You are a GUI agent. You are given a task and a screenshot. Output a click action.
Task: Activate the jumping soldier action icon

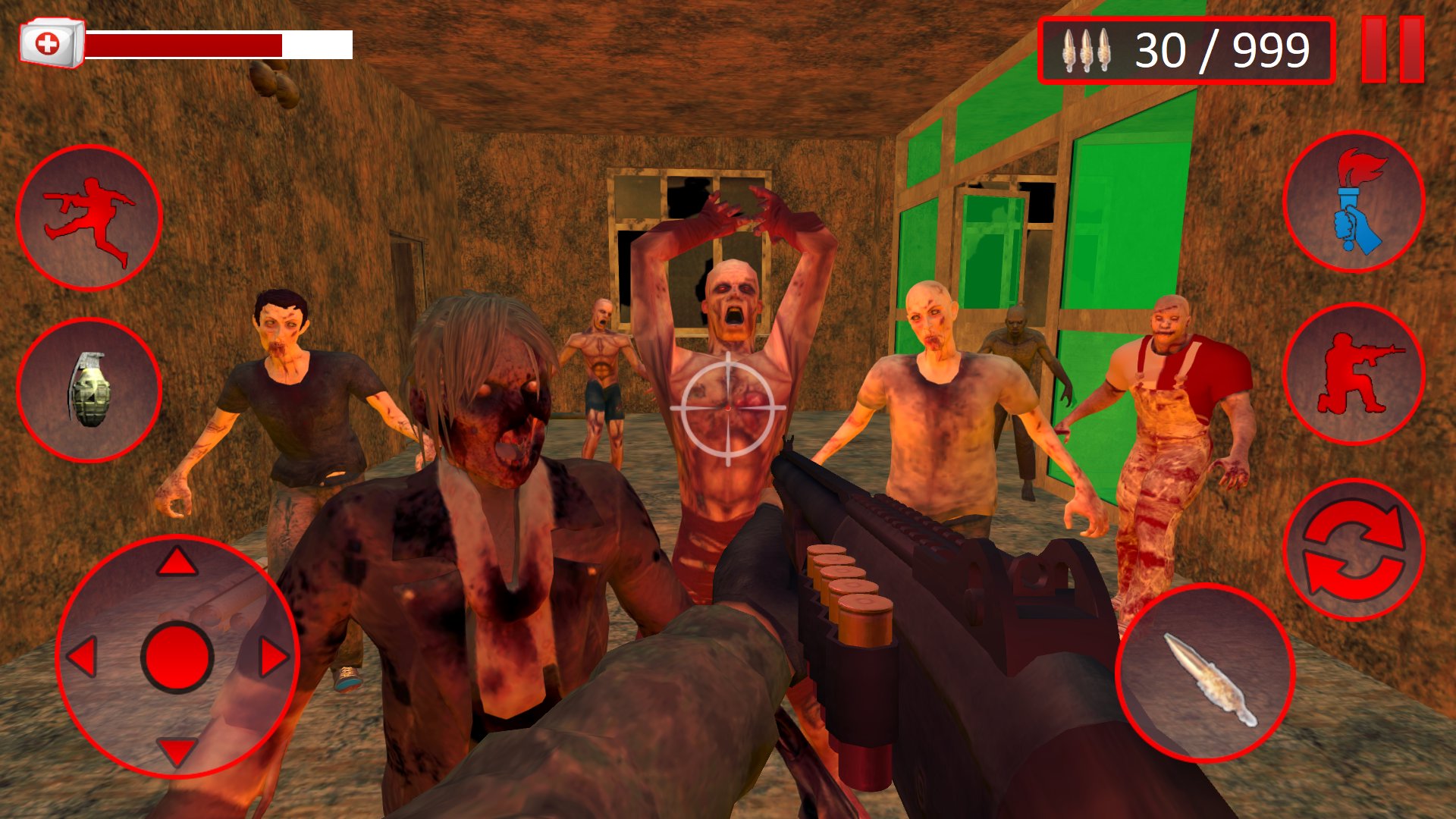coord(89,215)
